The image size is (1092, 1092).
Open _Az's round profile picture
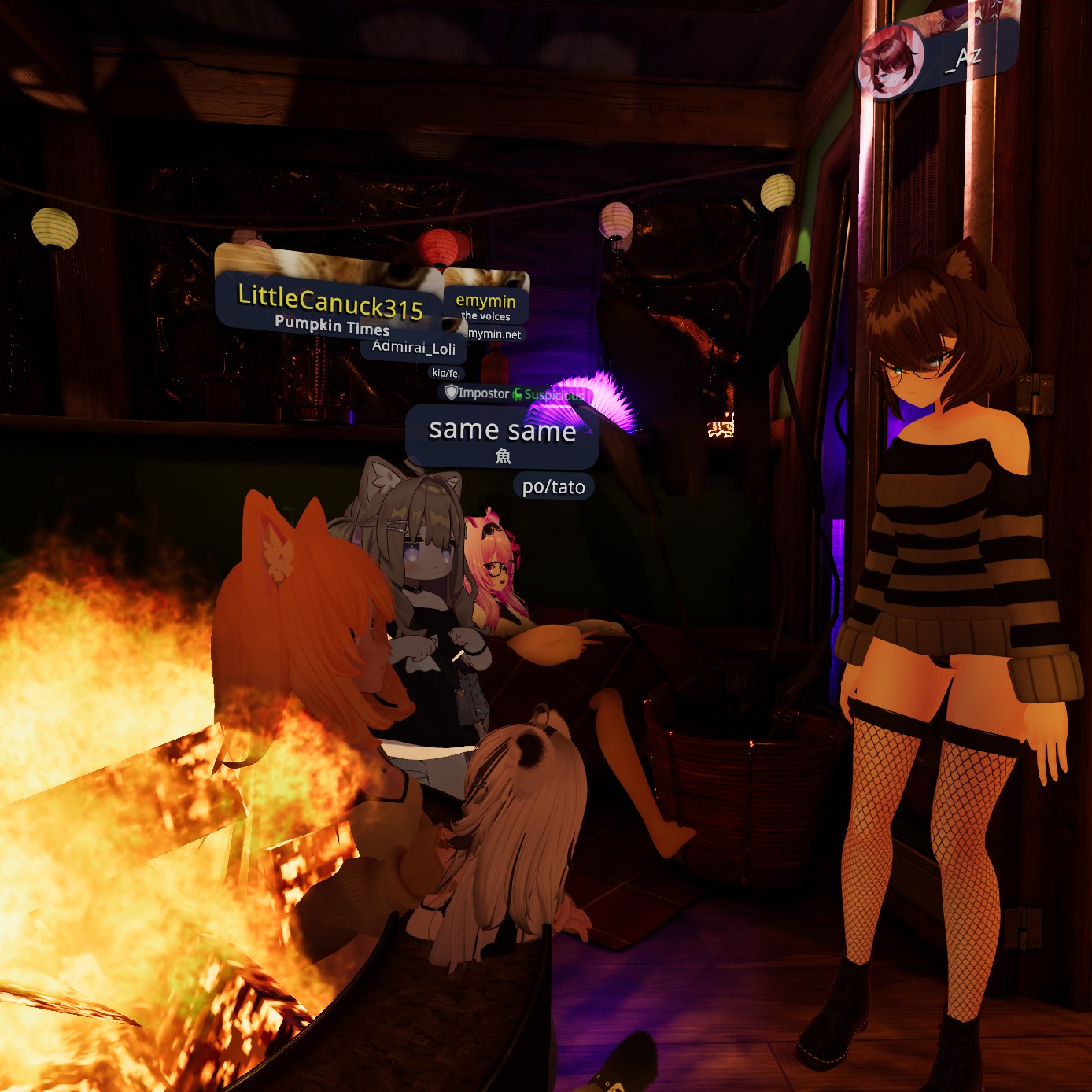point(890,61)
